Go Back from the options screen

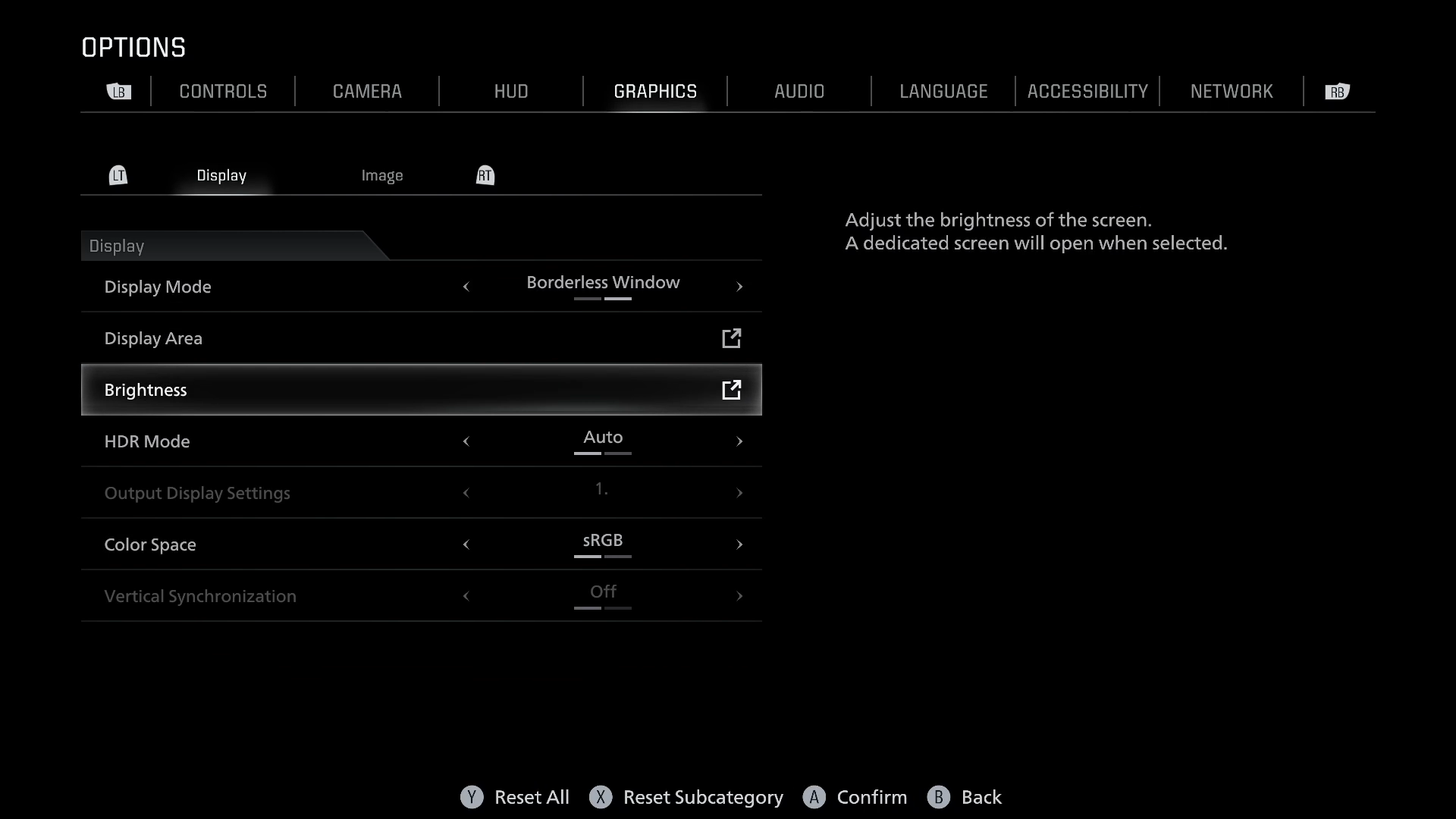tap(965, 797)
